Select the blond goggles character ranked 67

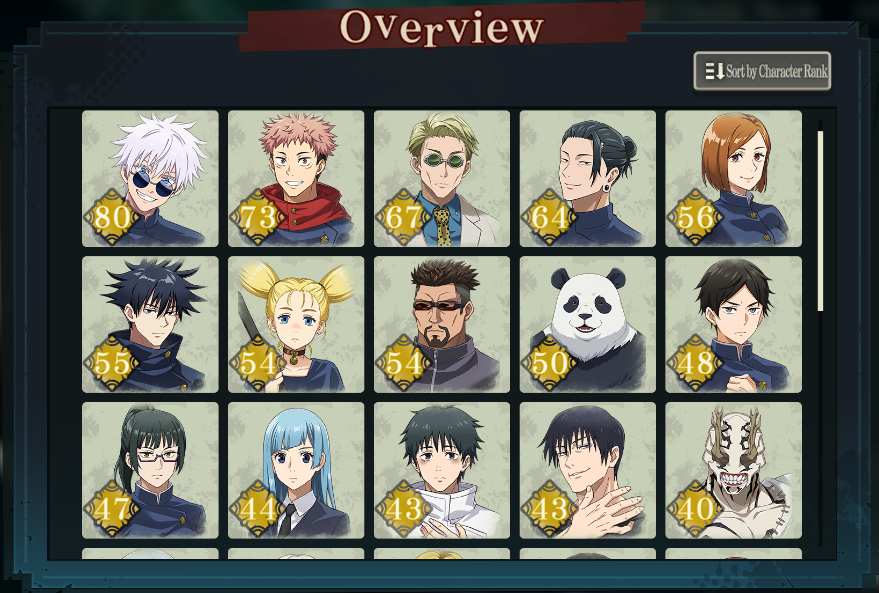click(x=442, y=178)
